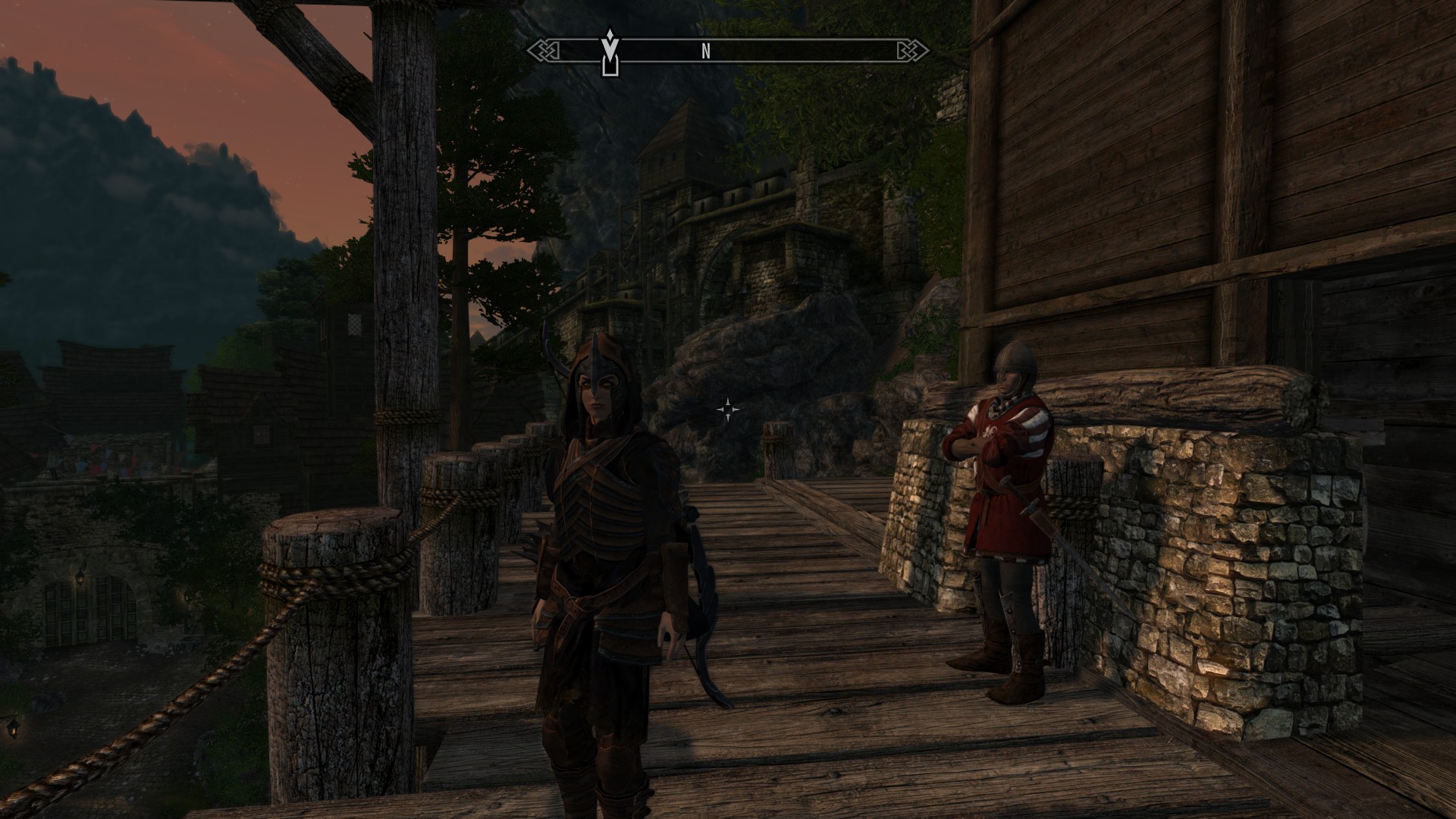This screenshot has height=819, width=1456.
Task: Select the North indicator on the compass bar
Action: (706, 52)
